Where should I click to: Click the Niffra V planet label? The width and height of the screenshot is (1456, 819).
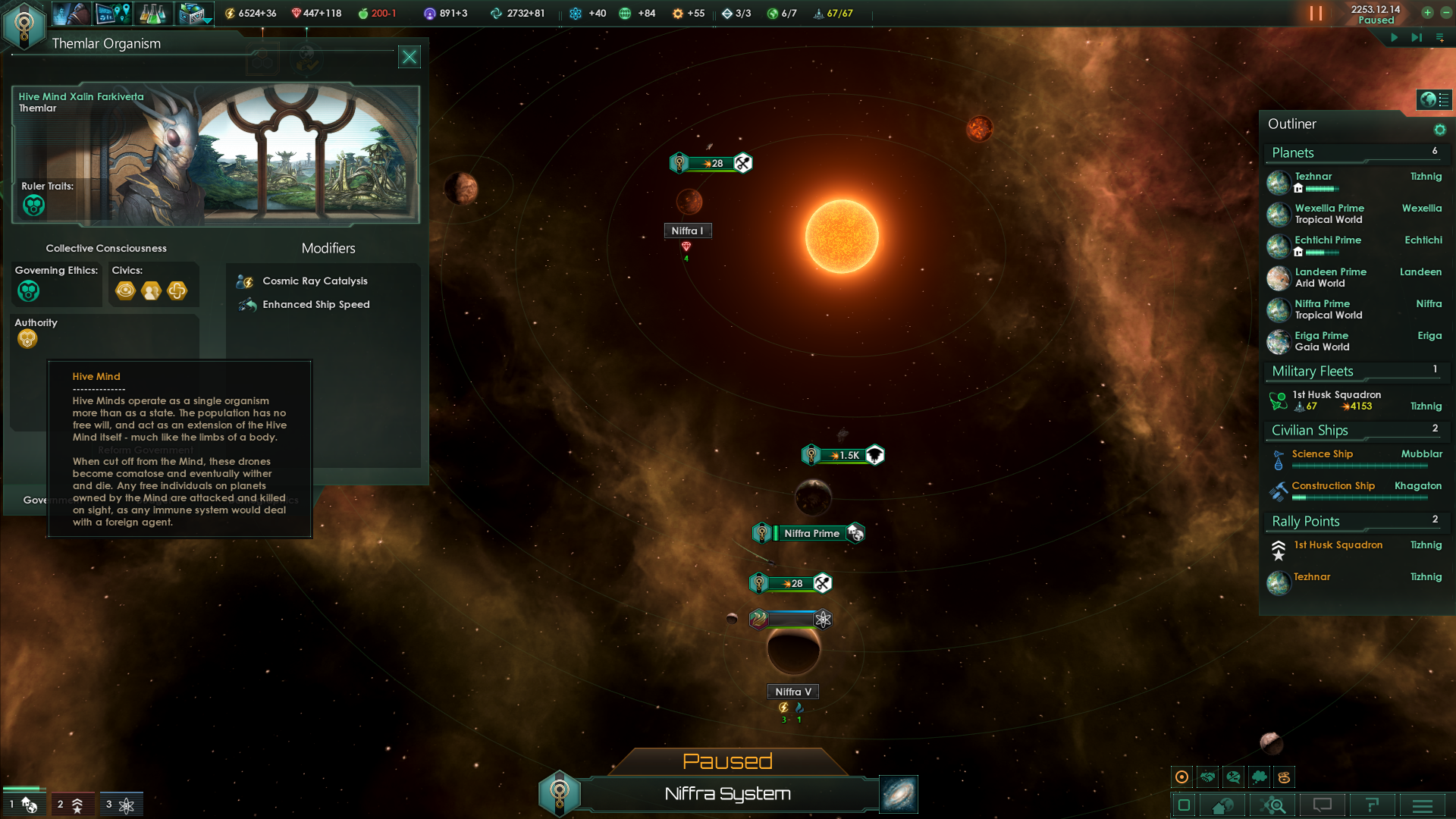coord(792,692)
